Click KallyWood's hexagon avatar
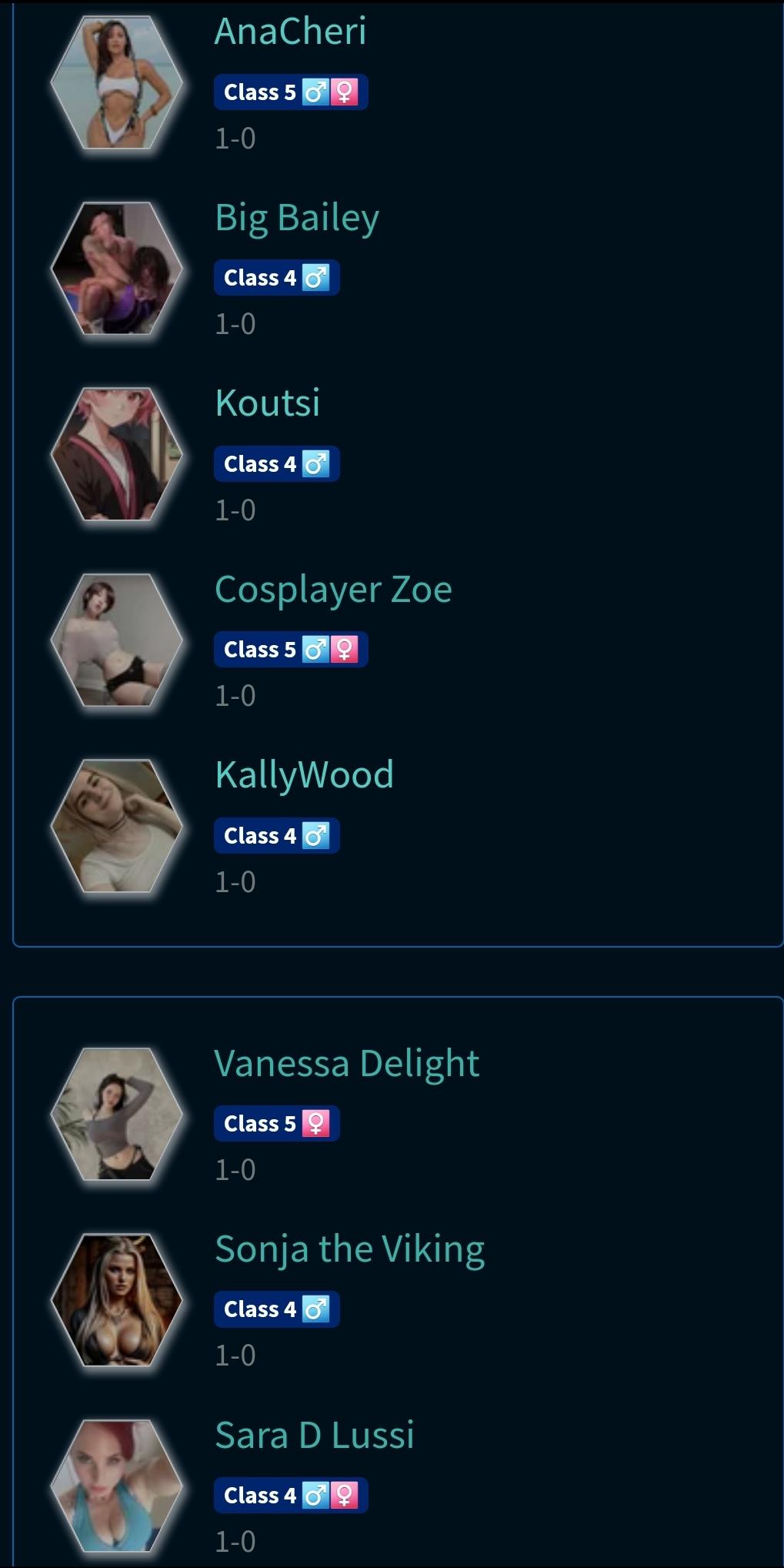The image size is (784, 1568). click(116, 826)
